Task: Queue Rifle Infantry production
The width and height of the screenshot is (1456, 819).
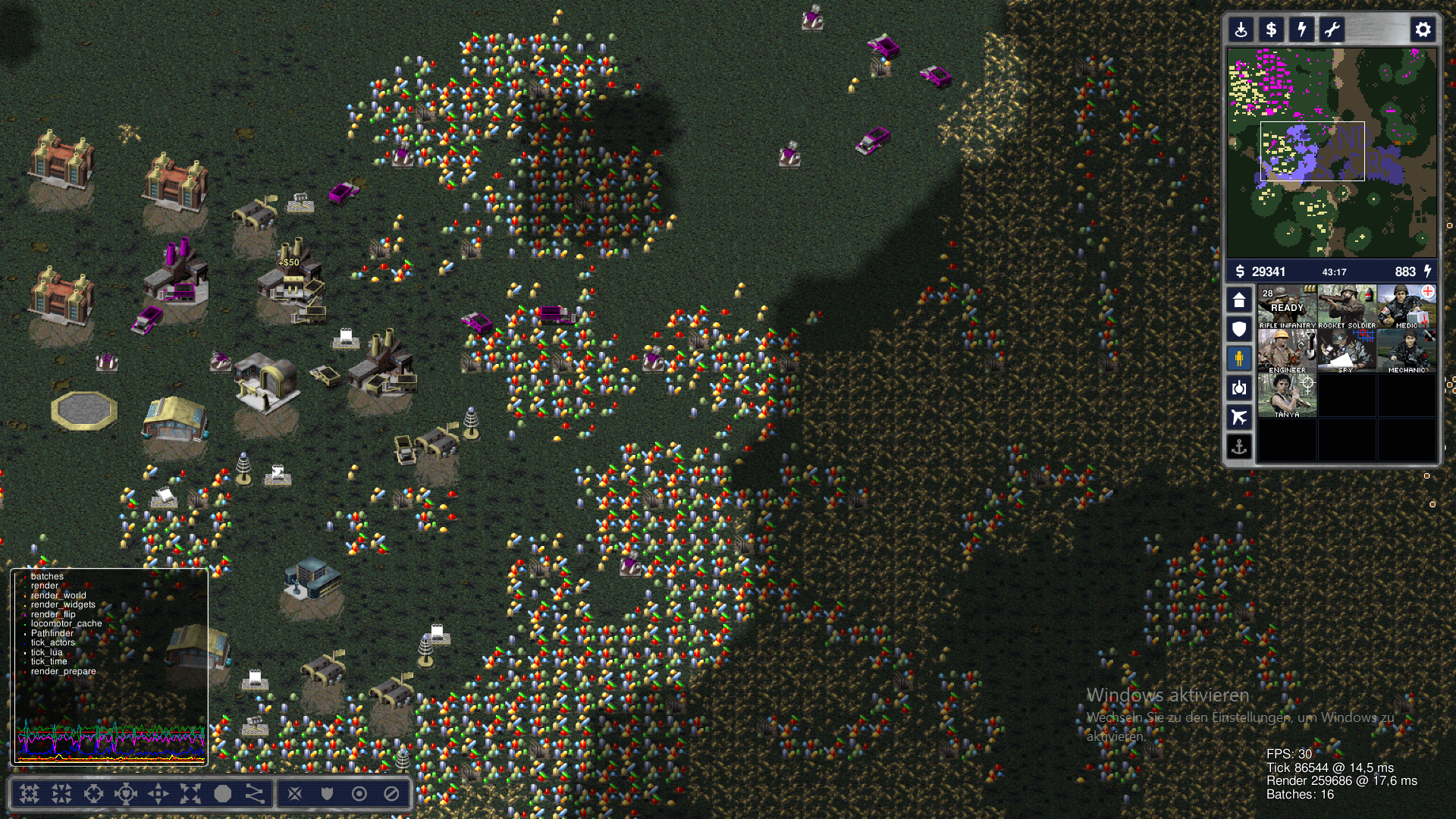Action: pos(1287,307)
